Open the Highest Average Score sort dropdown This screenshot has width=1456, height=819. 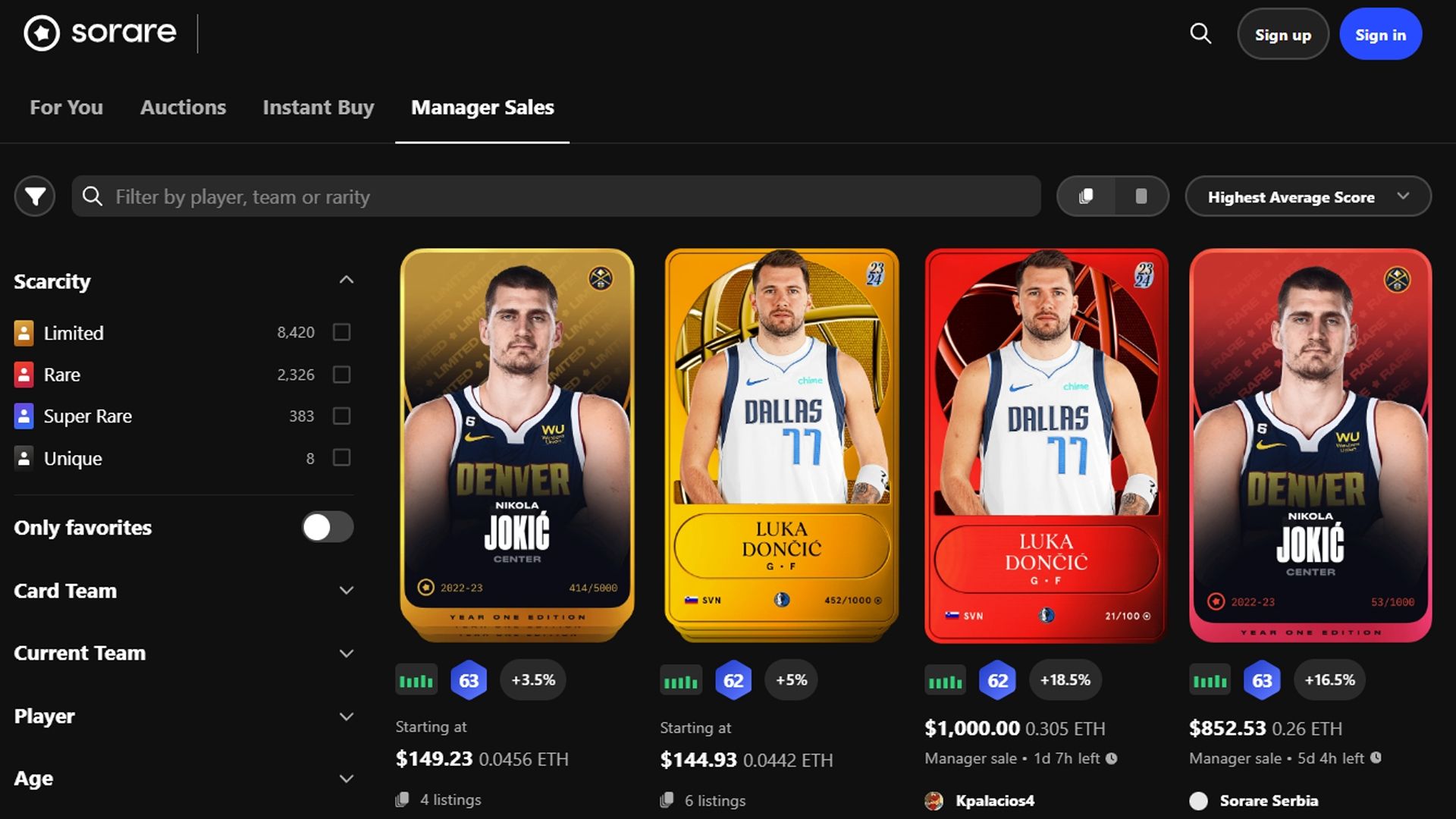1307,196
